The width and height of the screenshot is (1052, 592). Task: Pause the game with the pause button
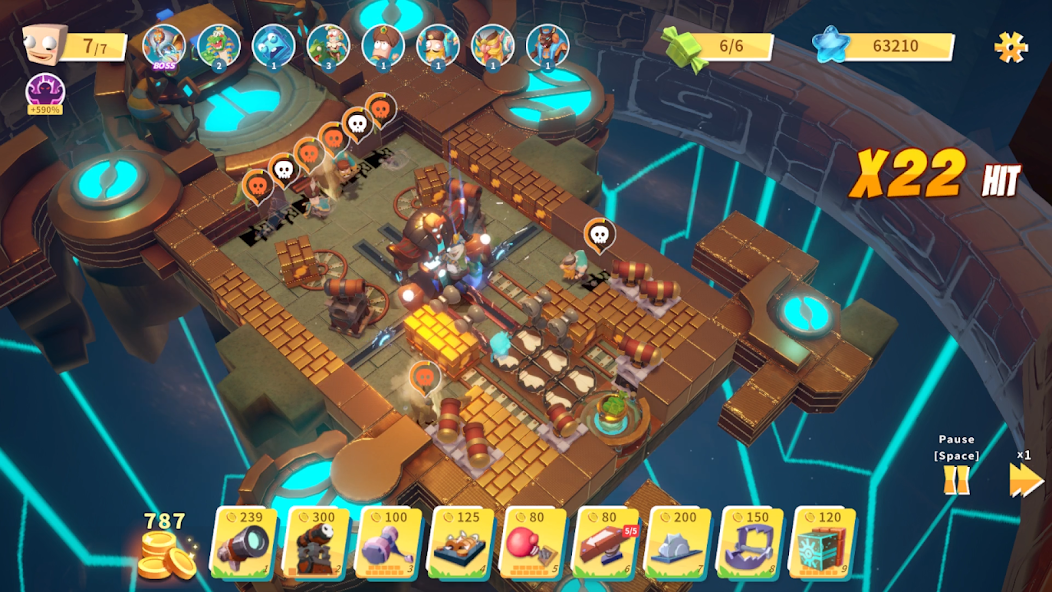(x=957, y=480)
